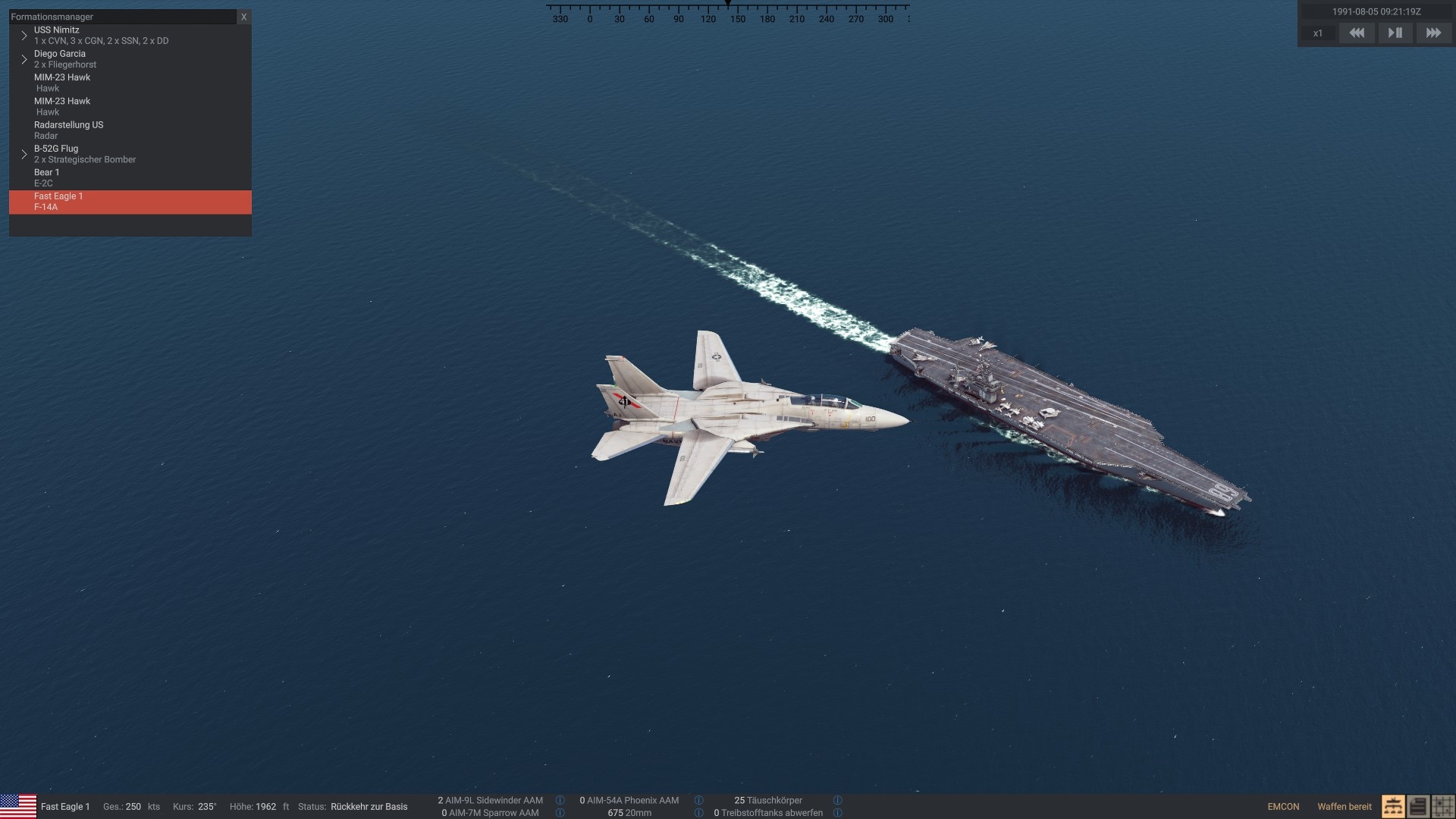Select the Radarstellung US entry

68,130
